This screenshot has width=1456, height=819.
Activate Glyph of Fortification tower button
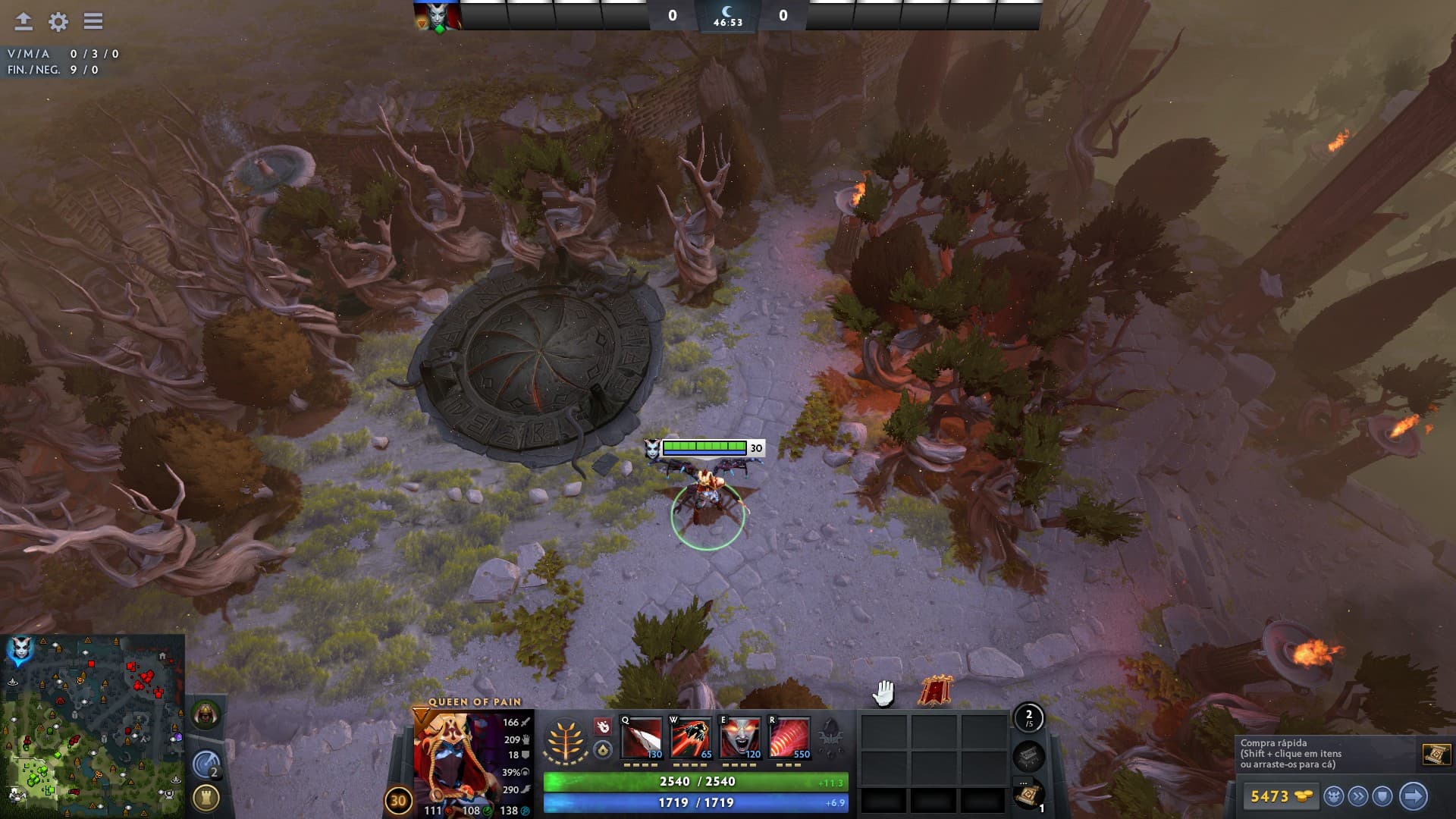(x=206, y=798)
